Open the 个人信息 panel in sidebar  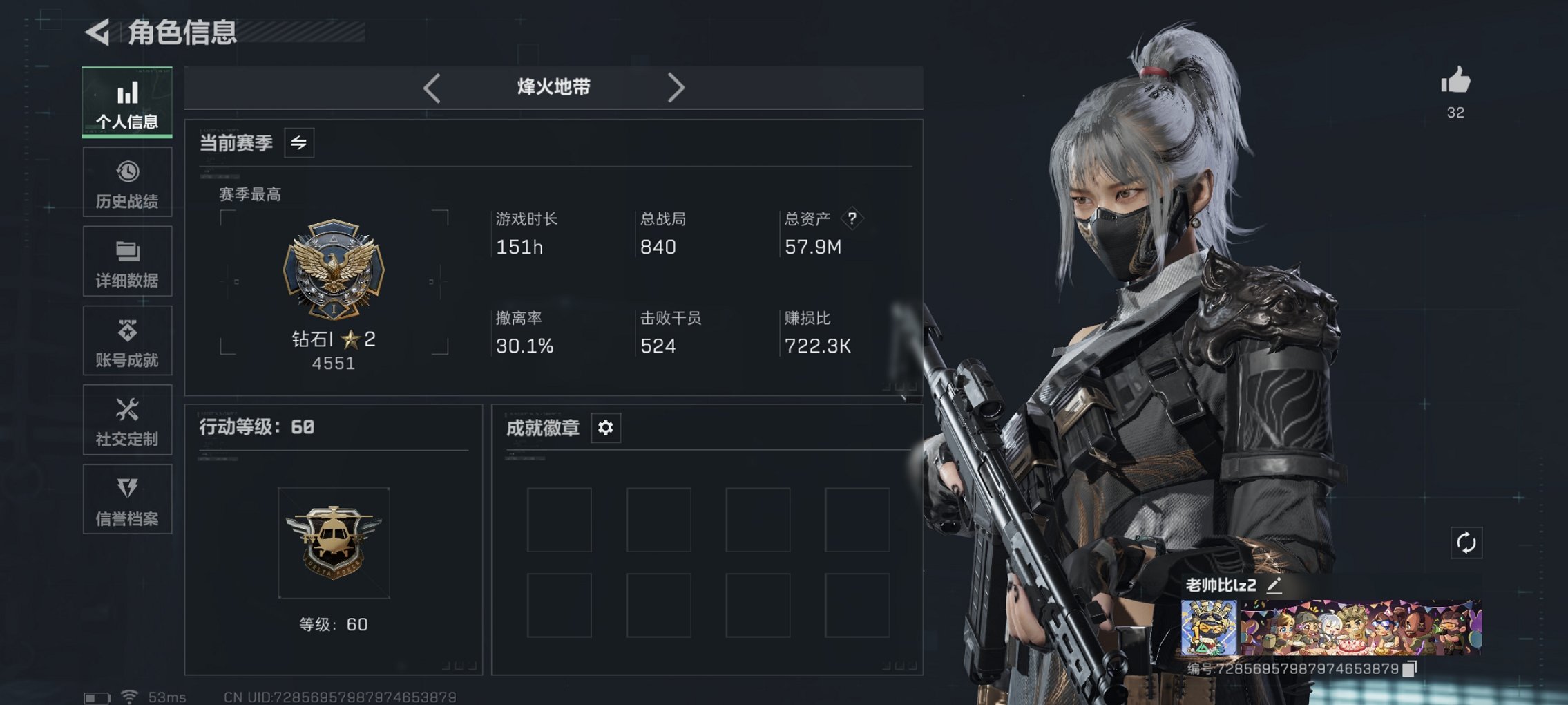coord(126,102)
